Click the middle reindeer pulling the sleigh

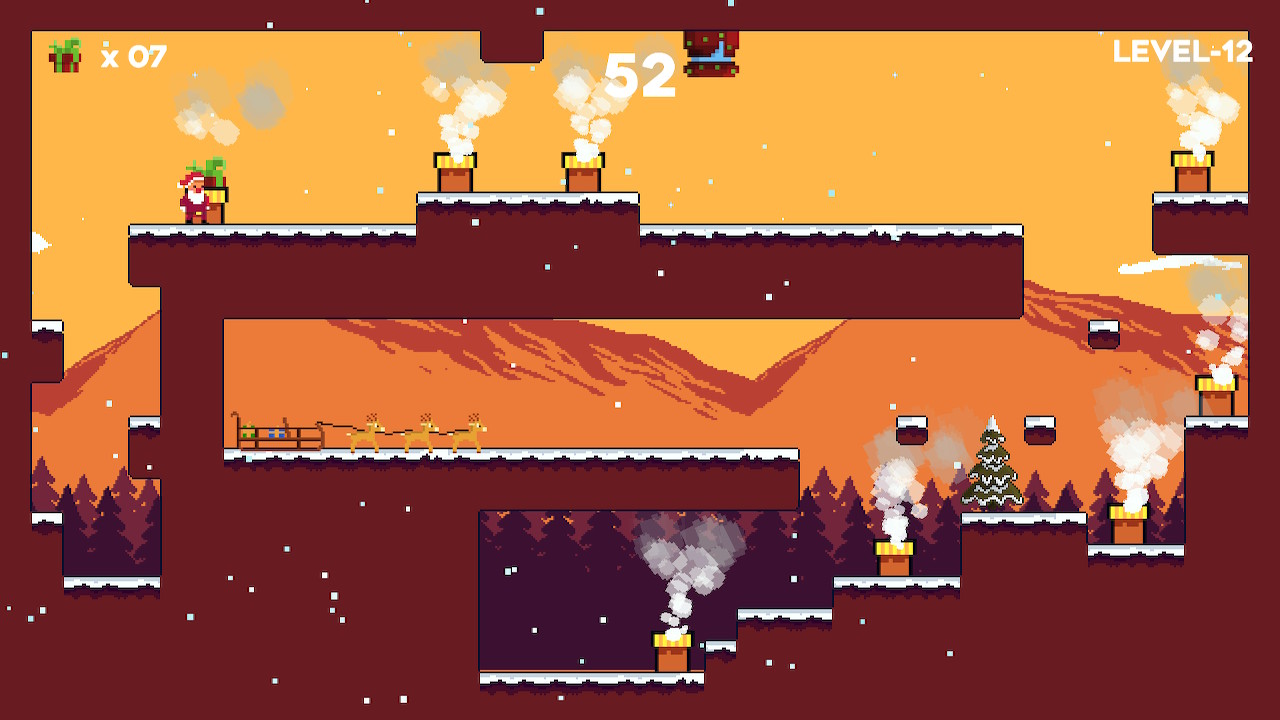[x=420, y=435]
